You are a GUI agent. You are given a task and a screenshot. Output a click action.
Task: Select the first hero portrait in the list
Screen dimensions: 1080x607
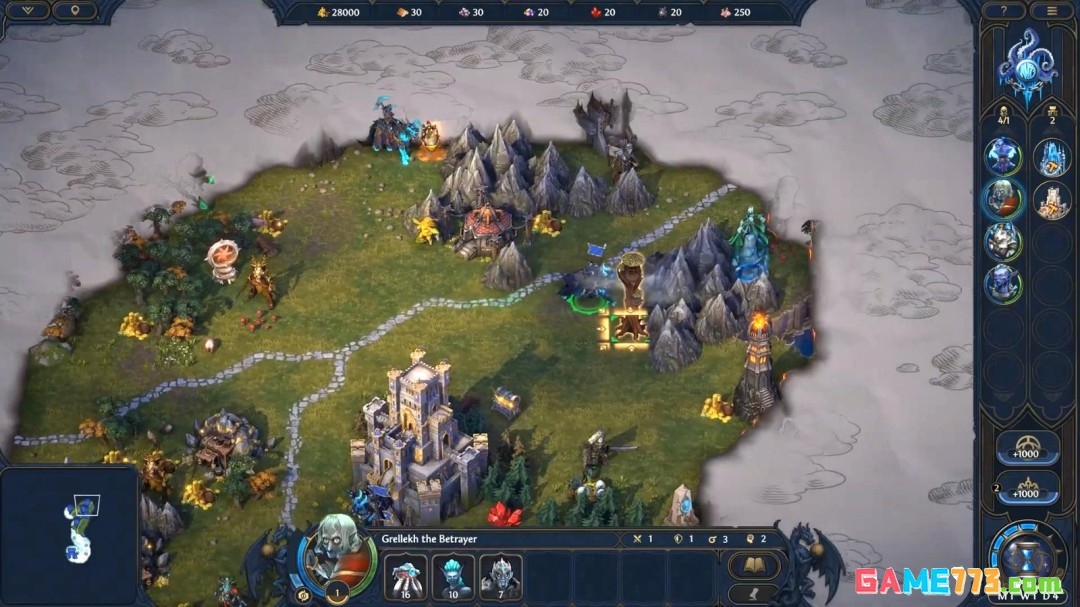(x=1002, y=156)
